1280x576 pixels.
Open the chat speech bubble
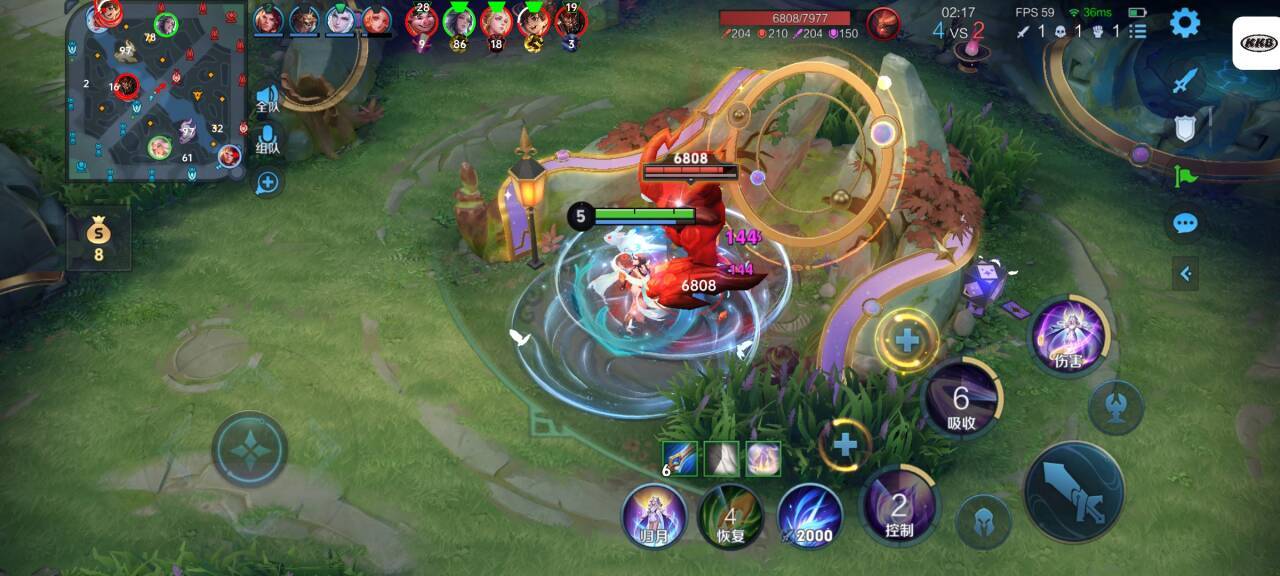click(x=1185, y=223)
